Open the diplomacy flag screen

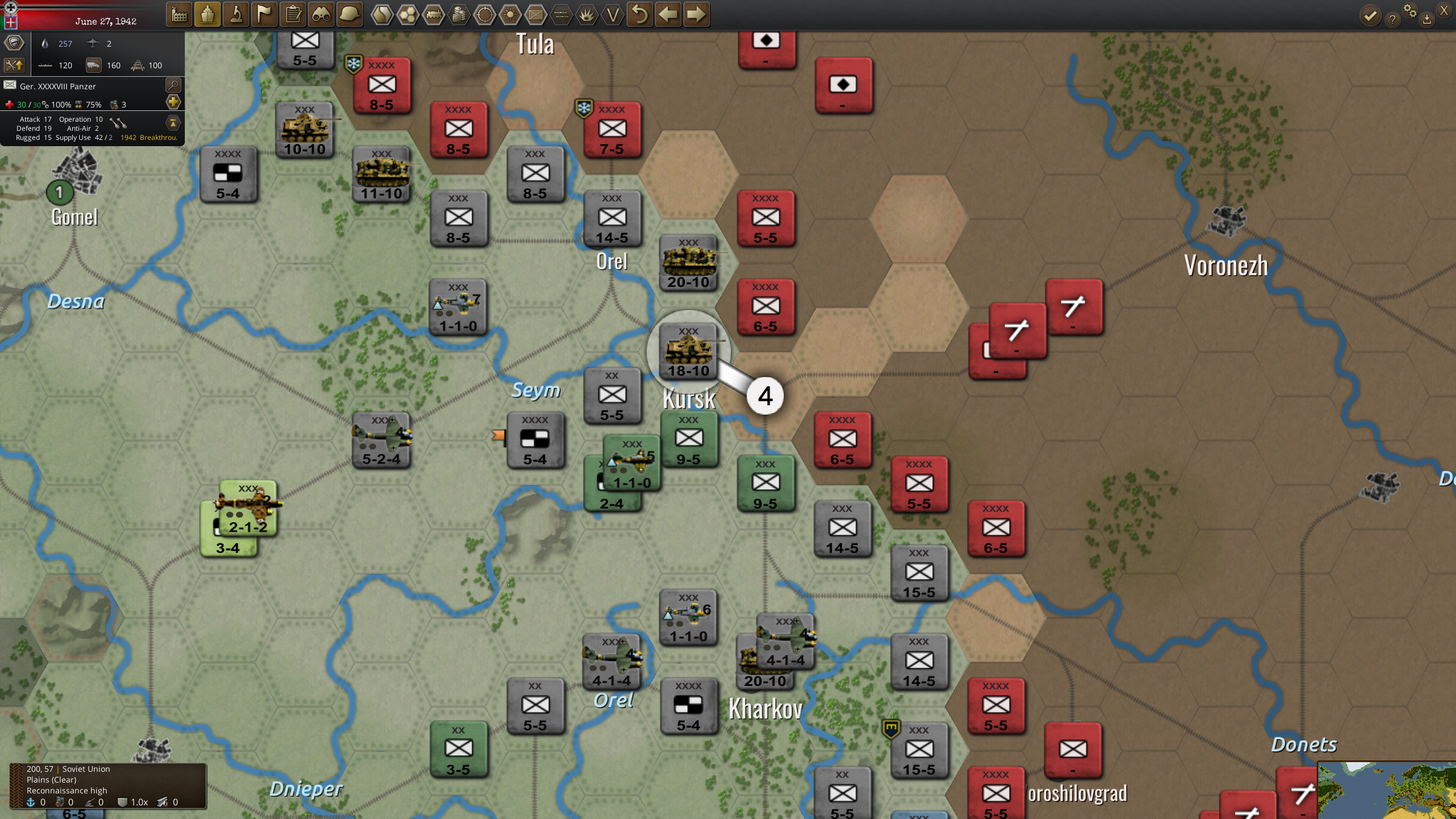point(264,15)
